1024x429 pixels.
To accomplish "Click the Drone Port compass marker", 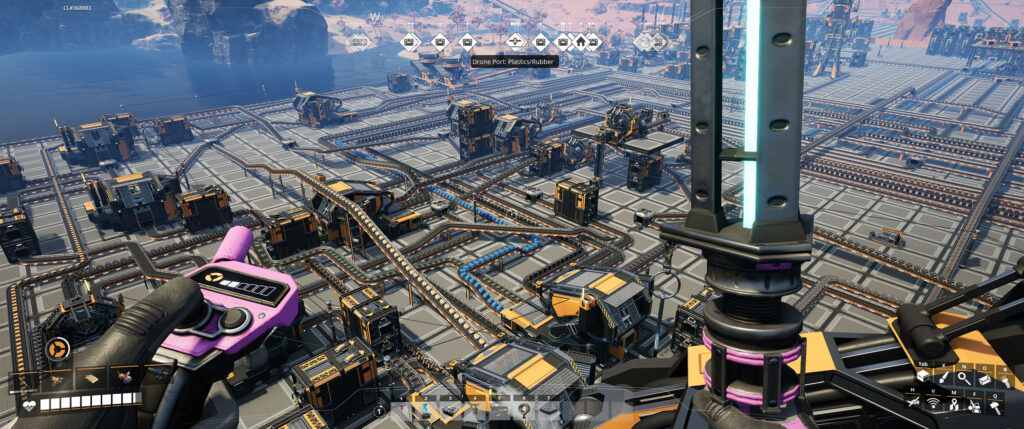I will point(516,42).
